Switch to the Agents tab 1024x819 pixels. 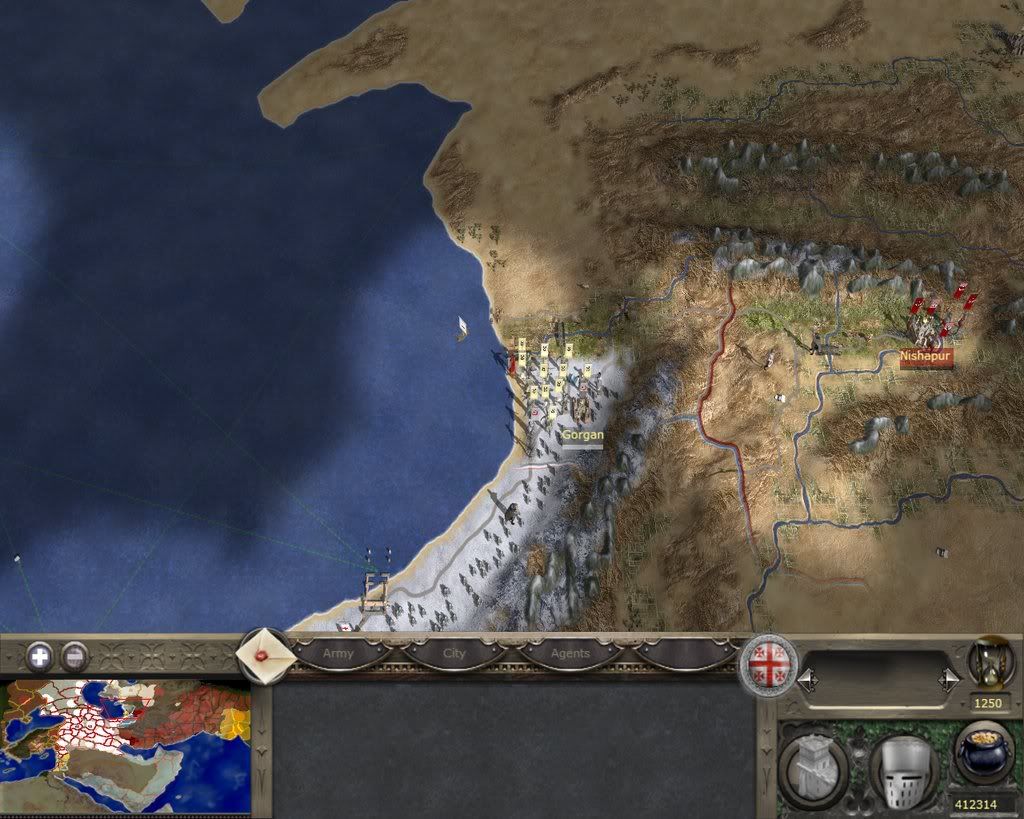[570, 654]
